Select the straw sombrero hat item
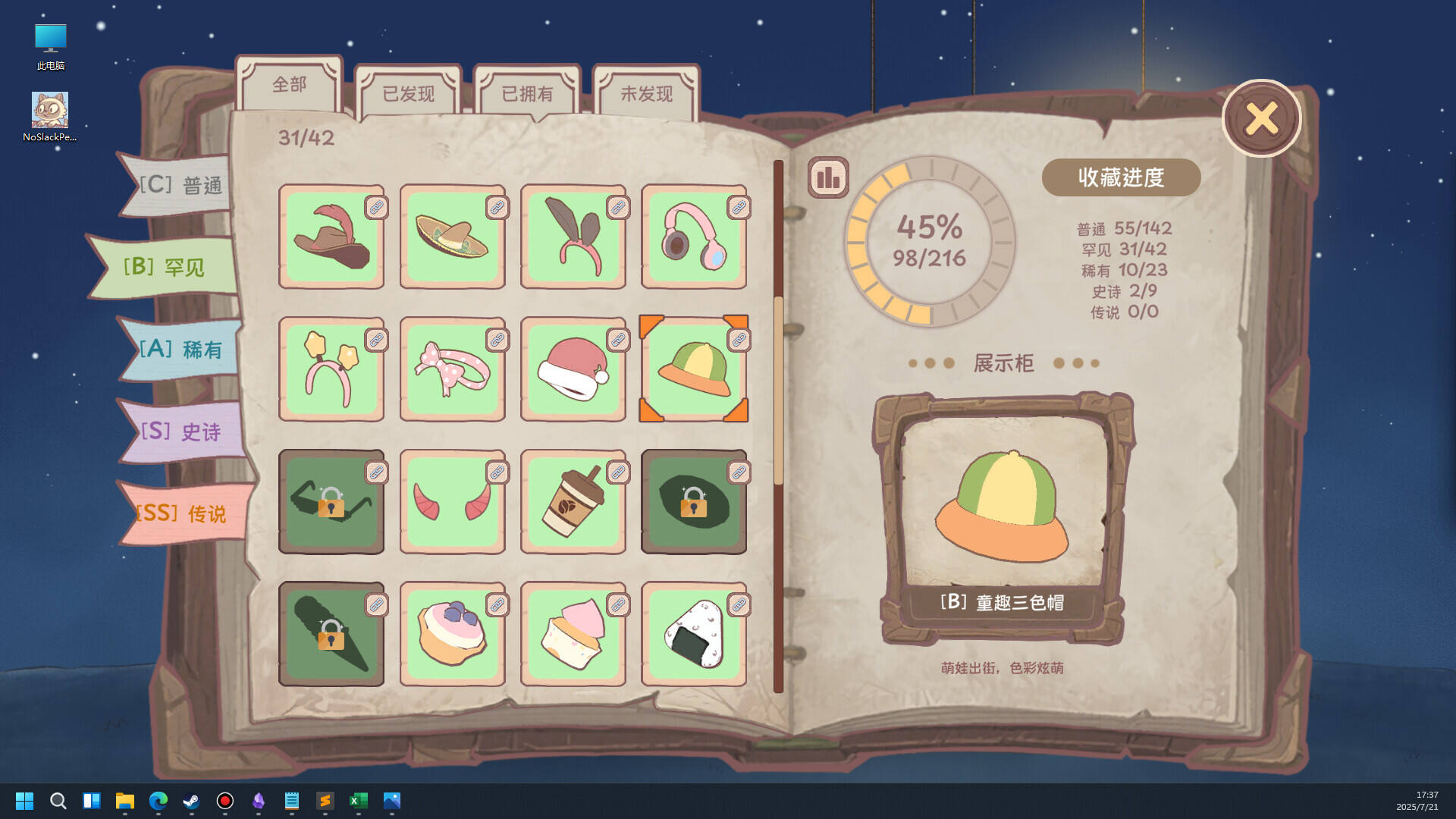This screenshot has width=1456, height=819. pyautogui.click(x=452, y=237)
